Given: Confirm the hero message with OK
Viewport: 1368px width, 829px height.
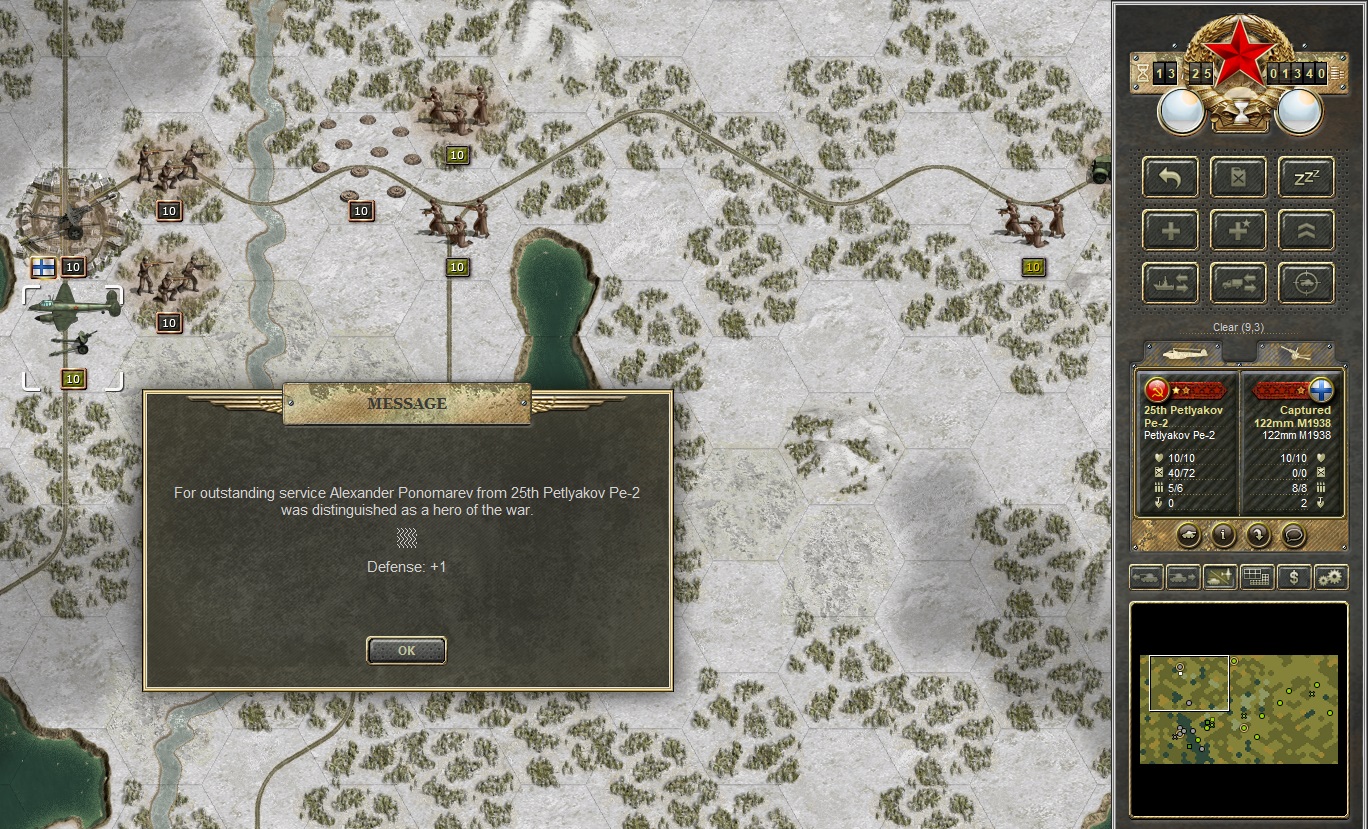Looking at the screenshot, I should tap(406, 650).
